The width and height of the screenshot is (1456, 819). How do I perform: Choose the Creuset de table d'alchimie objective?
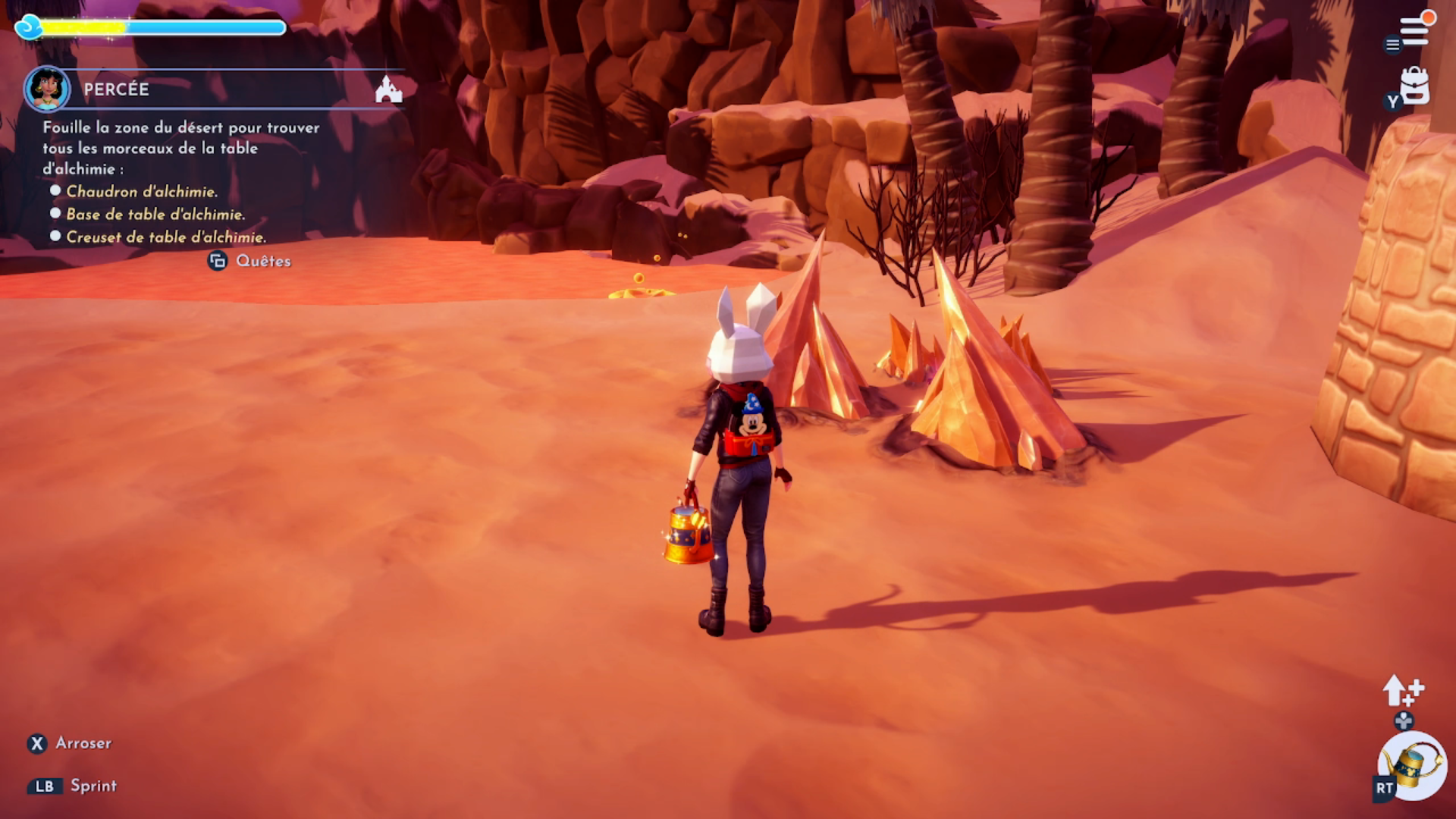point(166,237)
